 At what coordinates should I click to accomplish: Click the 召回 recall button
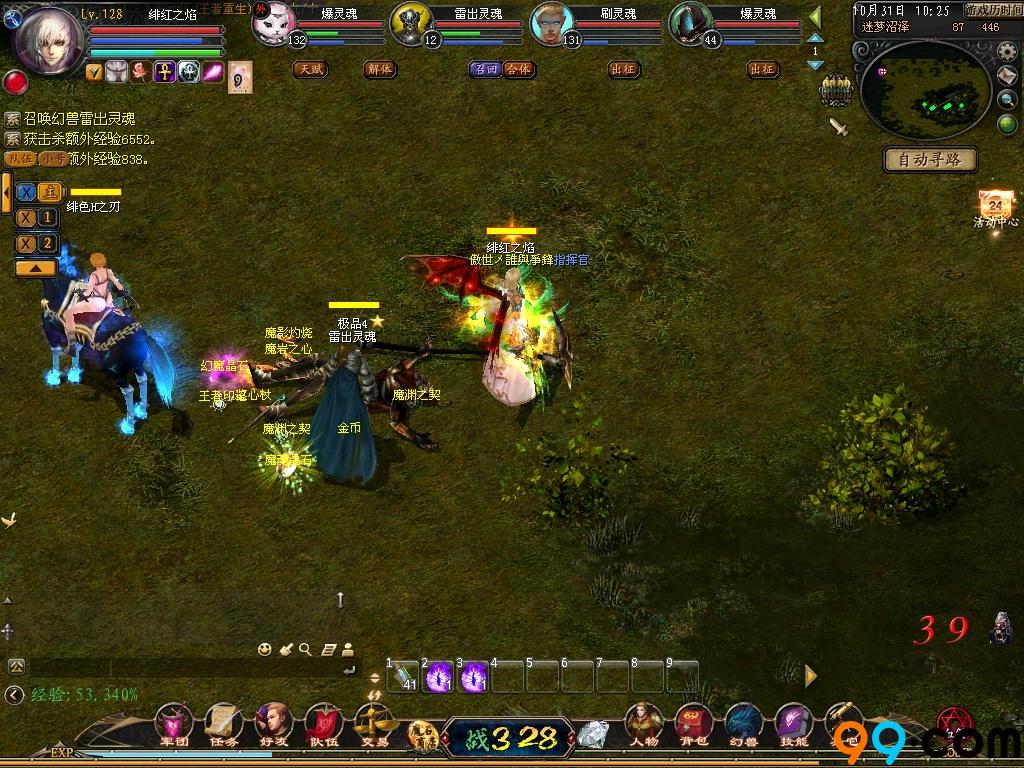pyautogui.click(x=485, y=69)
